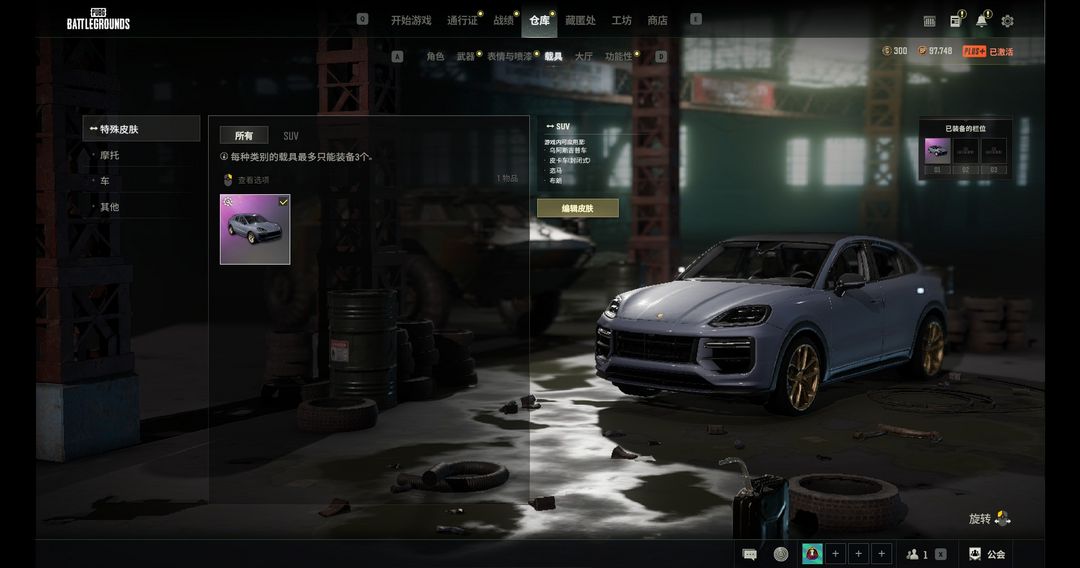Open the 开始游戏 (Start Game) menu
This screenshot has width=1080, height=568.
tap(411, 20)
